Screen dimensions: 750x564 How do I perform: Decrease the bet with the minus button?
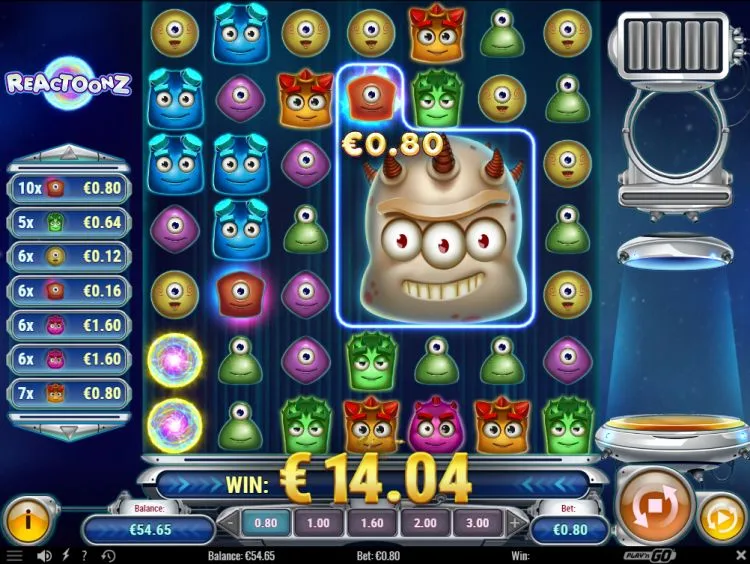coord(229,522)
